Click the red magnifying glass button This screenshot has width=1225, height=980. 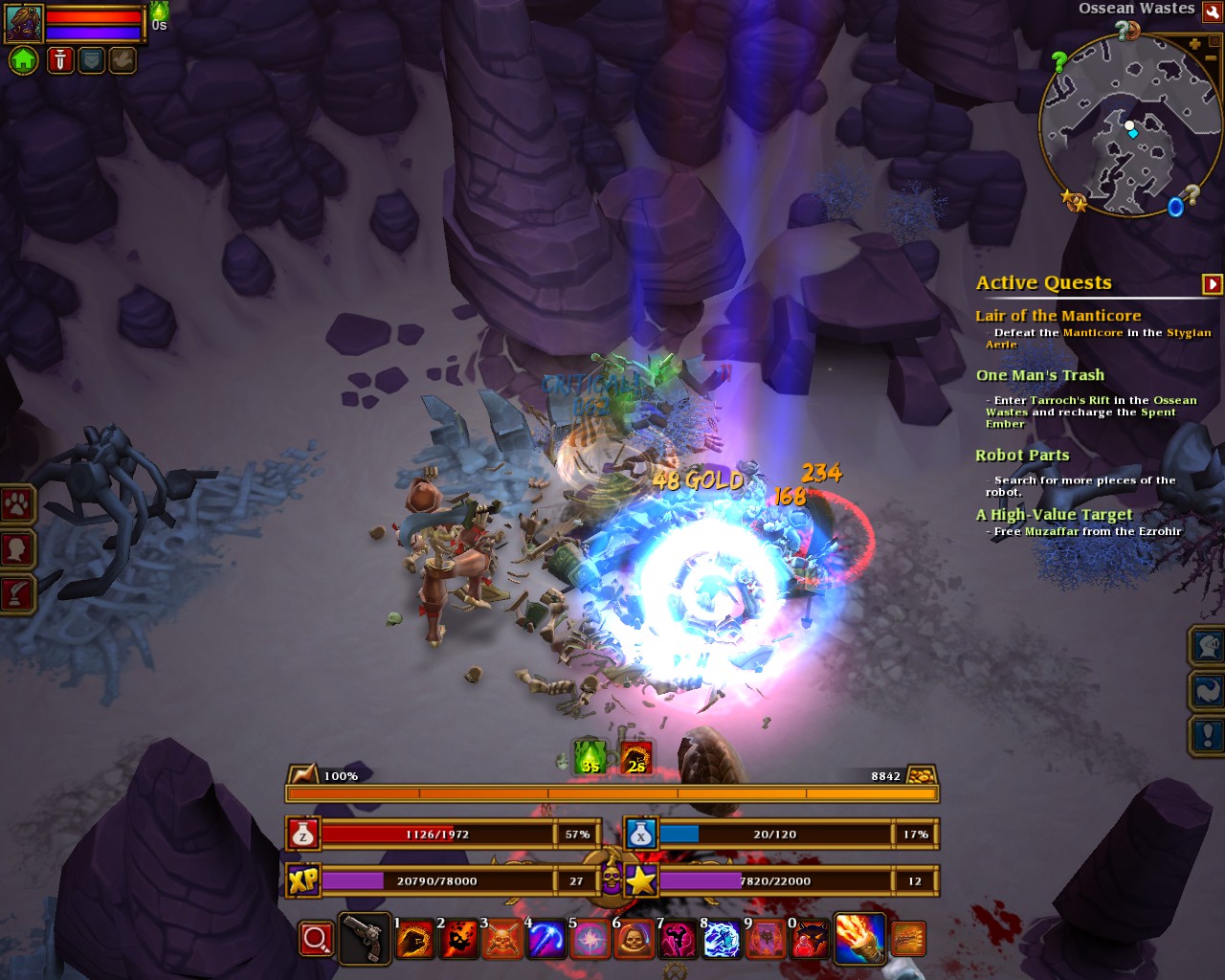[x=316, y=939]
